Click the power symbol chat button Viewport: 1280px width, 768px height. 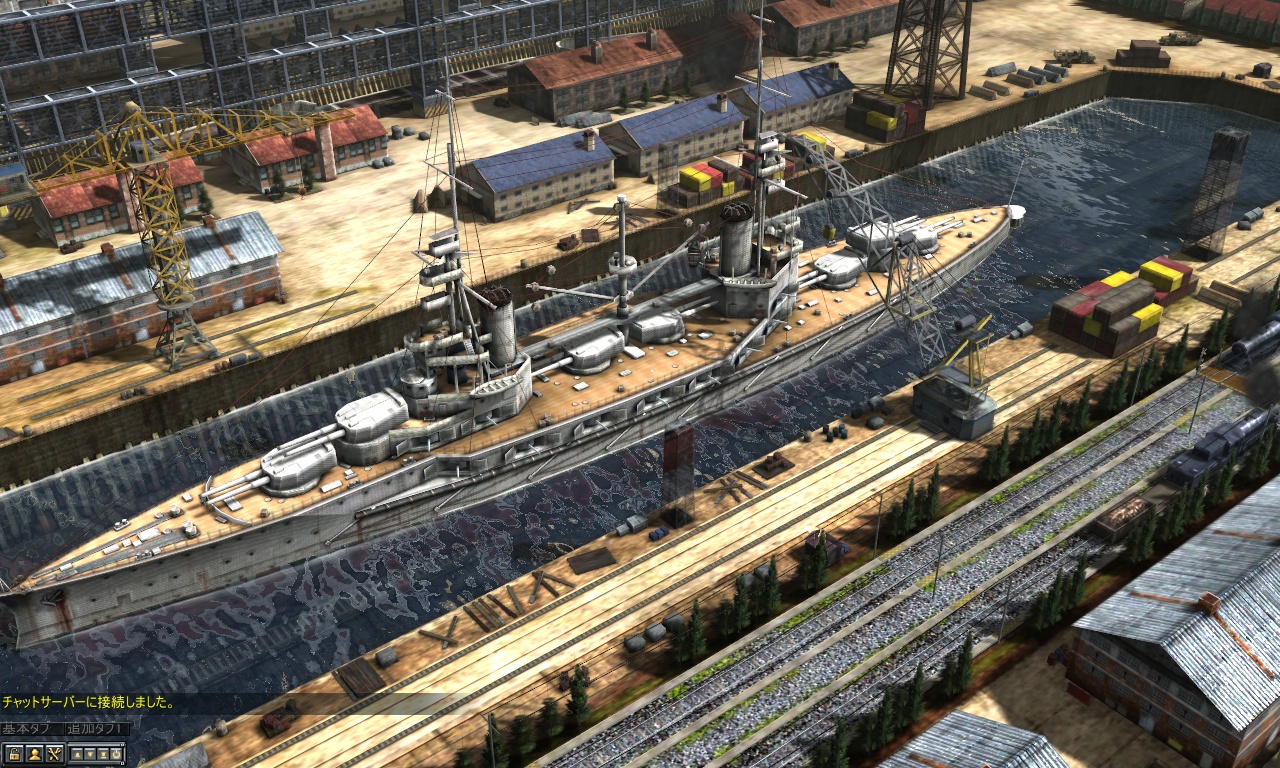tap(116, 754)
